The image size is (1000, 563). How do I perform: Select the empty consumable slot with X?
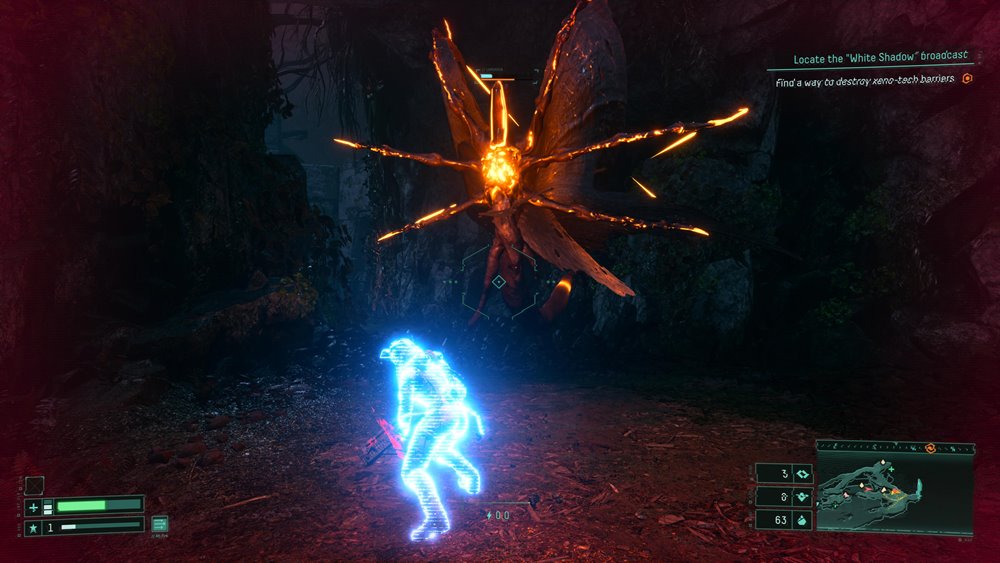(35, 486)
